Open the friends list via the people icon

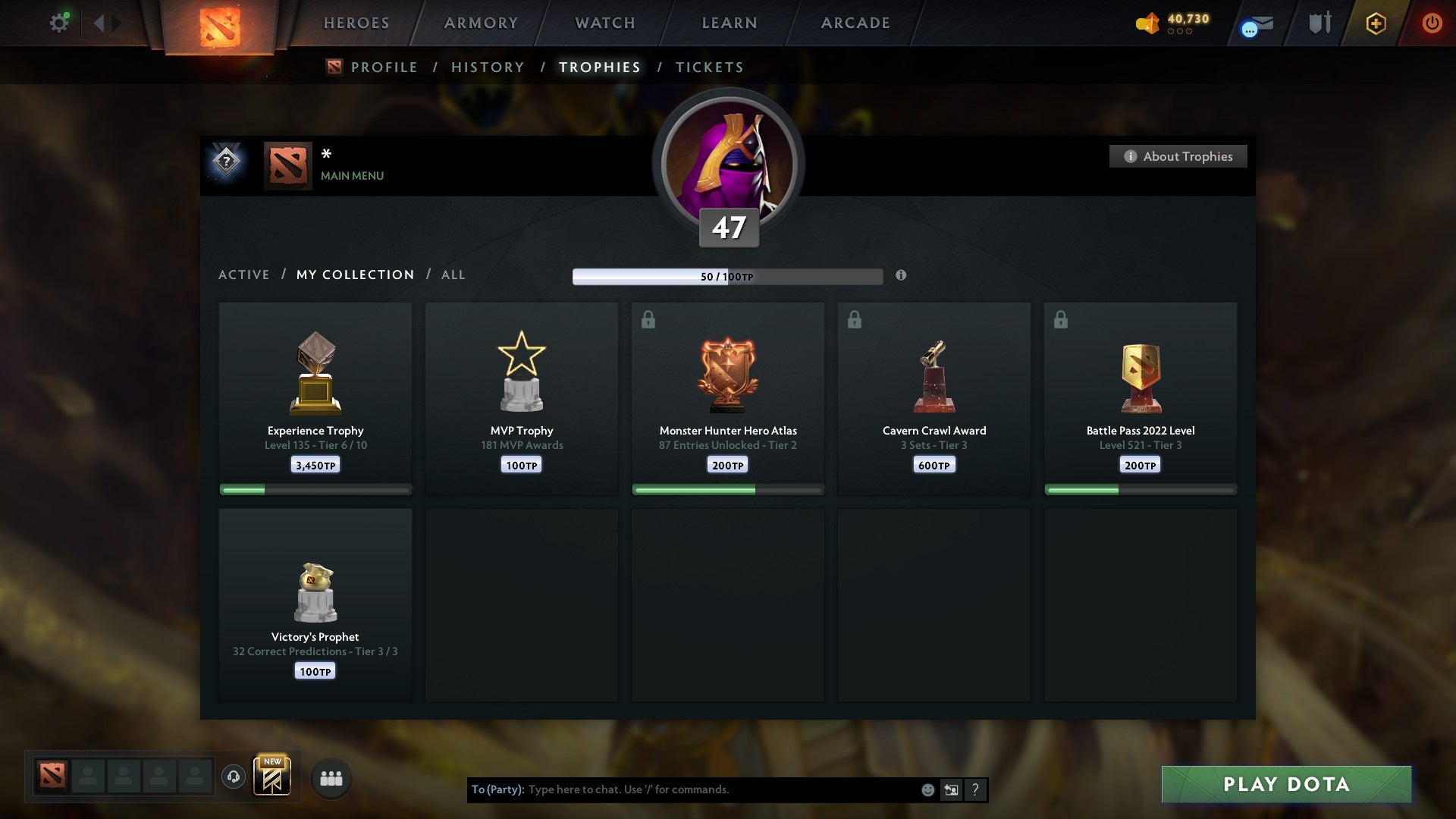click(331, 777)
